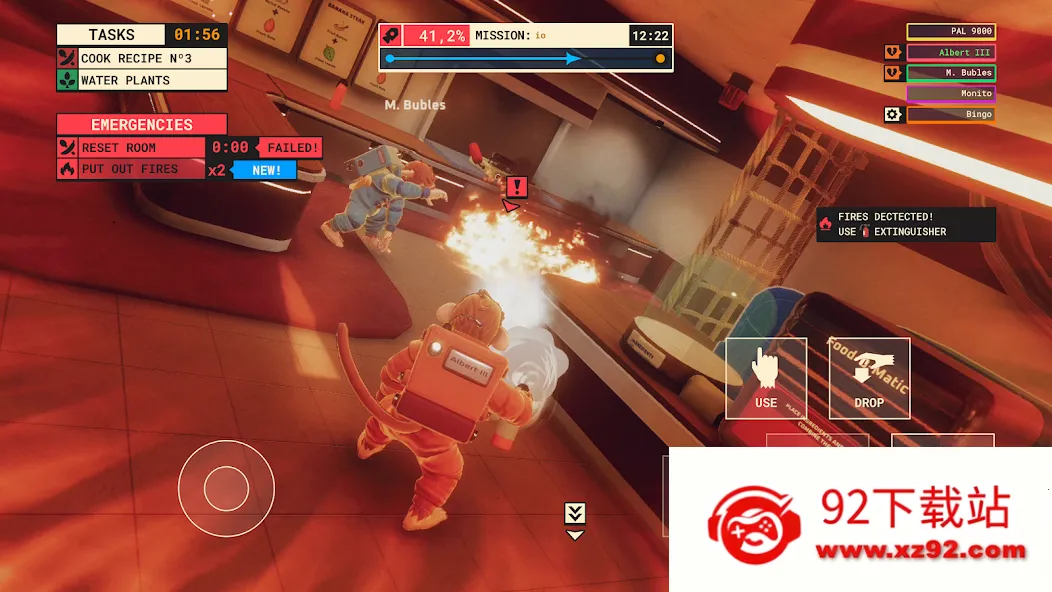Screen dimensions: 1052x592
Task: Open the Put Out Fires emergency
Action: coord(131,169)
